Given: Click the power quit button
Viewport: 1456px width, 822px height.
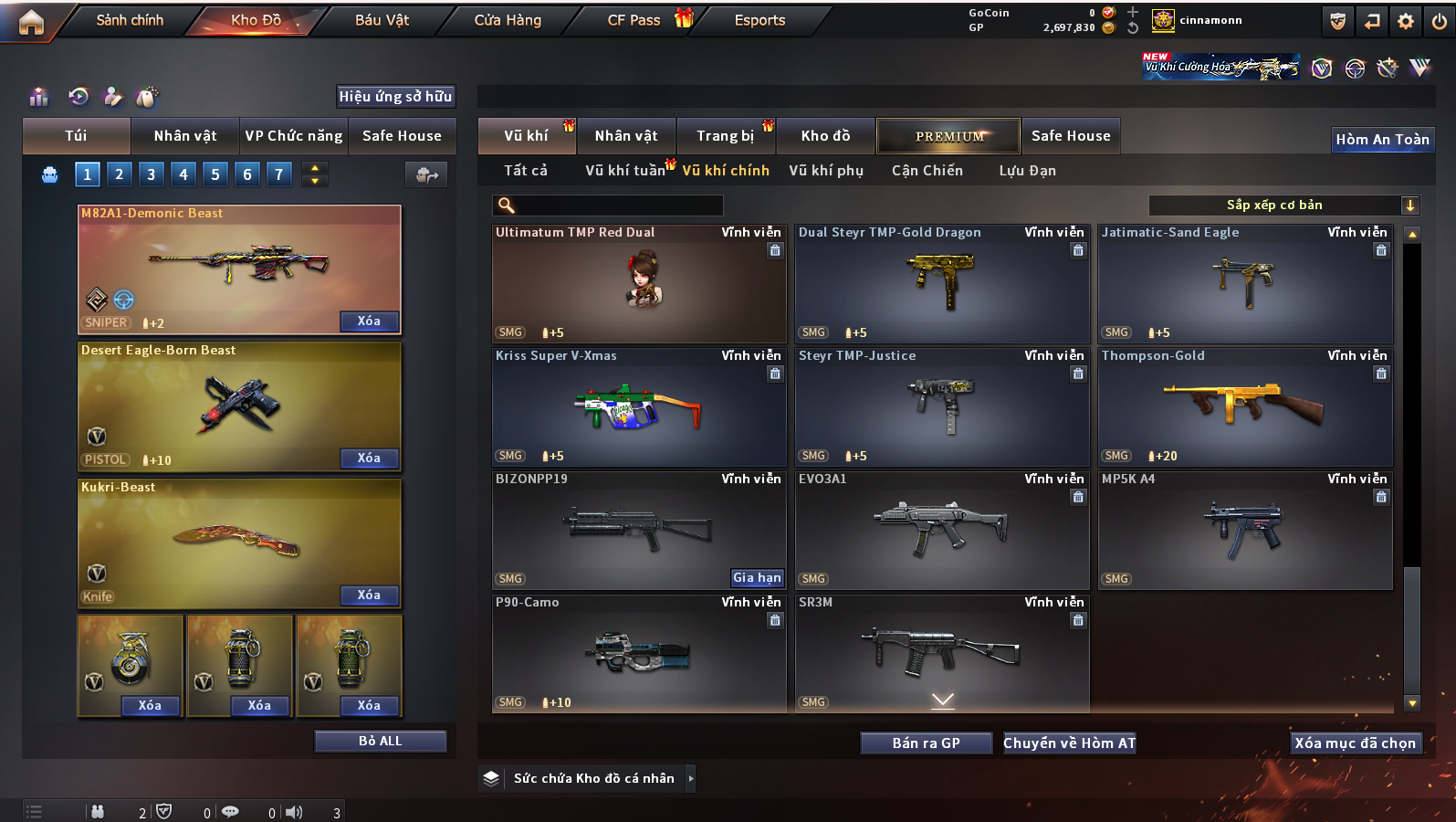Looking at the screenshot, I should pyautogui.click(x=1440, y=21).
